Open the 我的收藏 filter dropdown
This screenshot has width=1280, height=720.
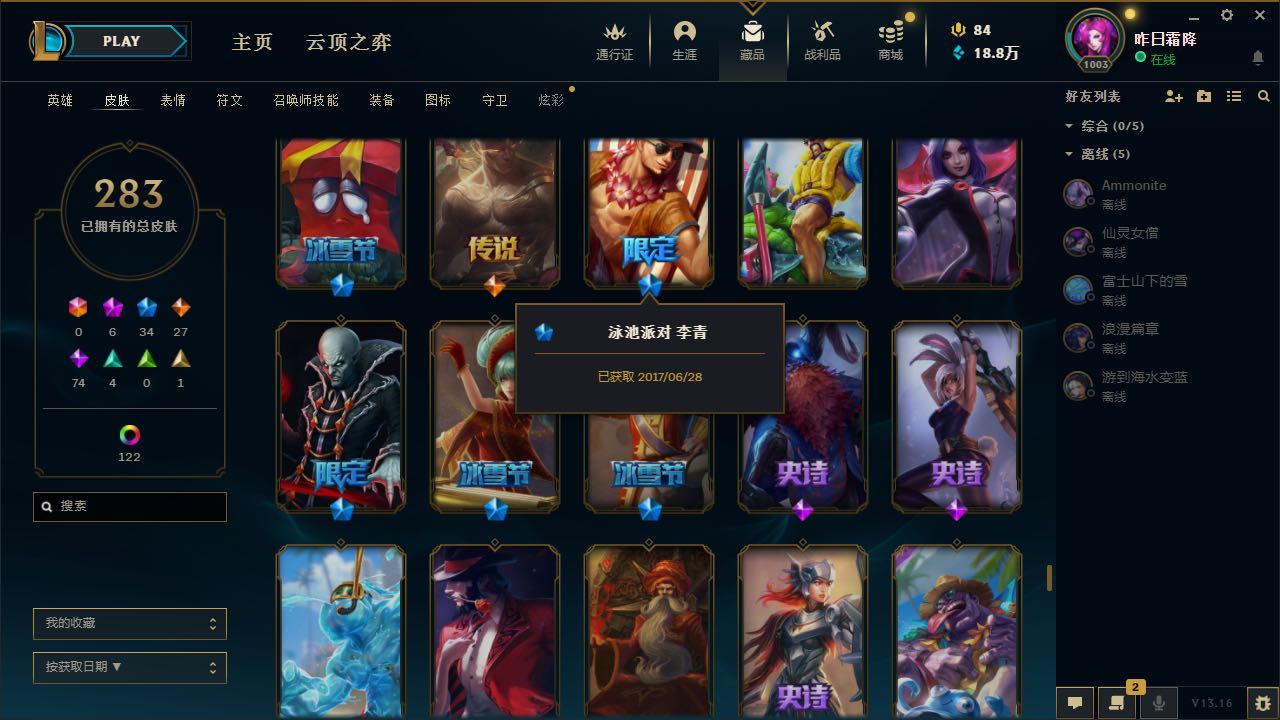129,623
